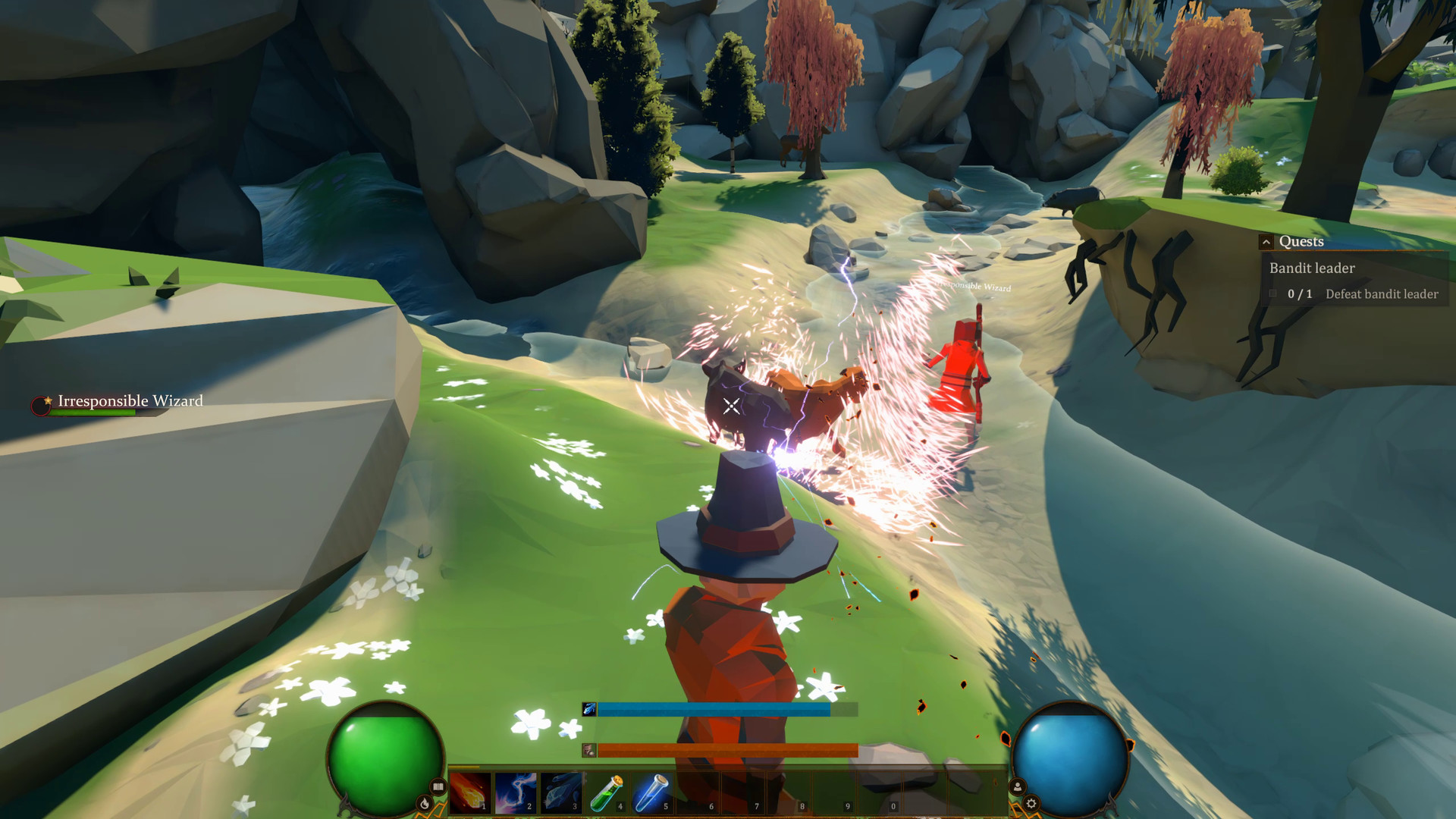Screen dimensions: 1456x819
Task: Click the flame icon near the health orb
Action: coord(423,802)
